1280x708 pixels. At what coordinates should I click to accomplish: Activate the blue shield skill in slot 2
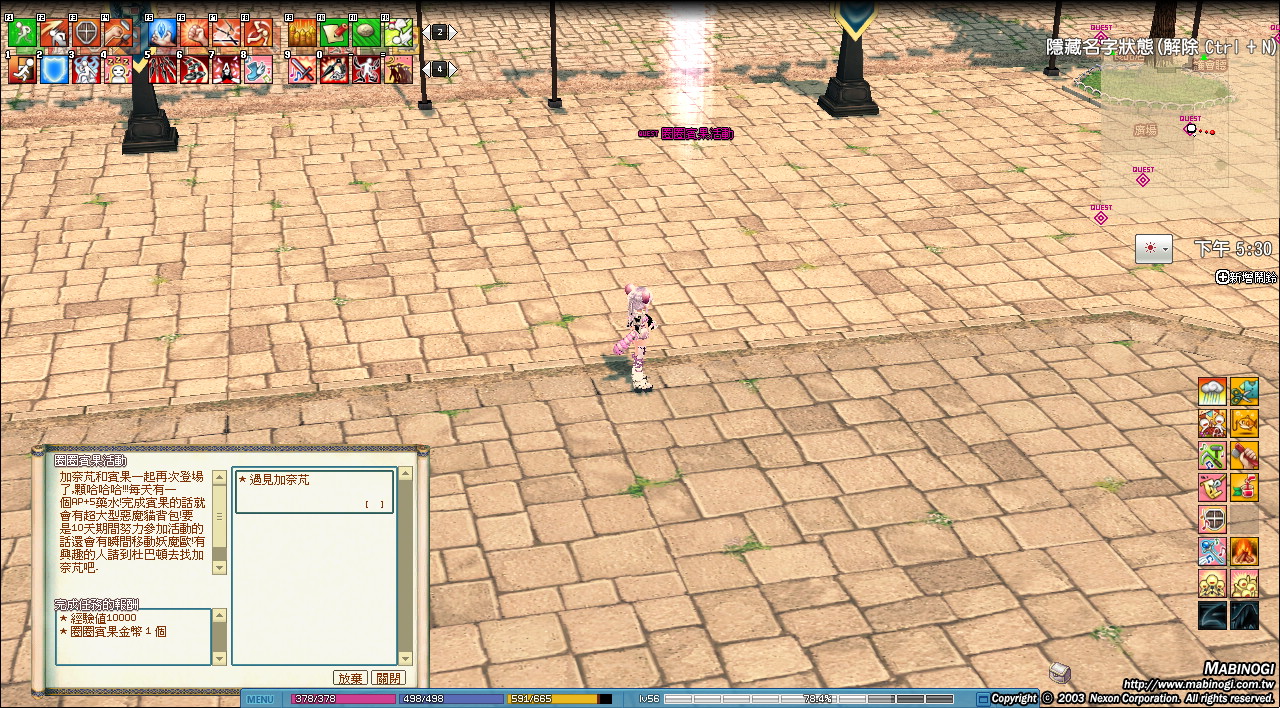(55, 69)
